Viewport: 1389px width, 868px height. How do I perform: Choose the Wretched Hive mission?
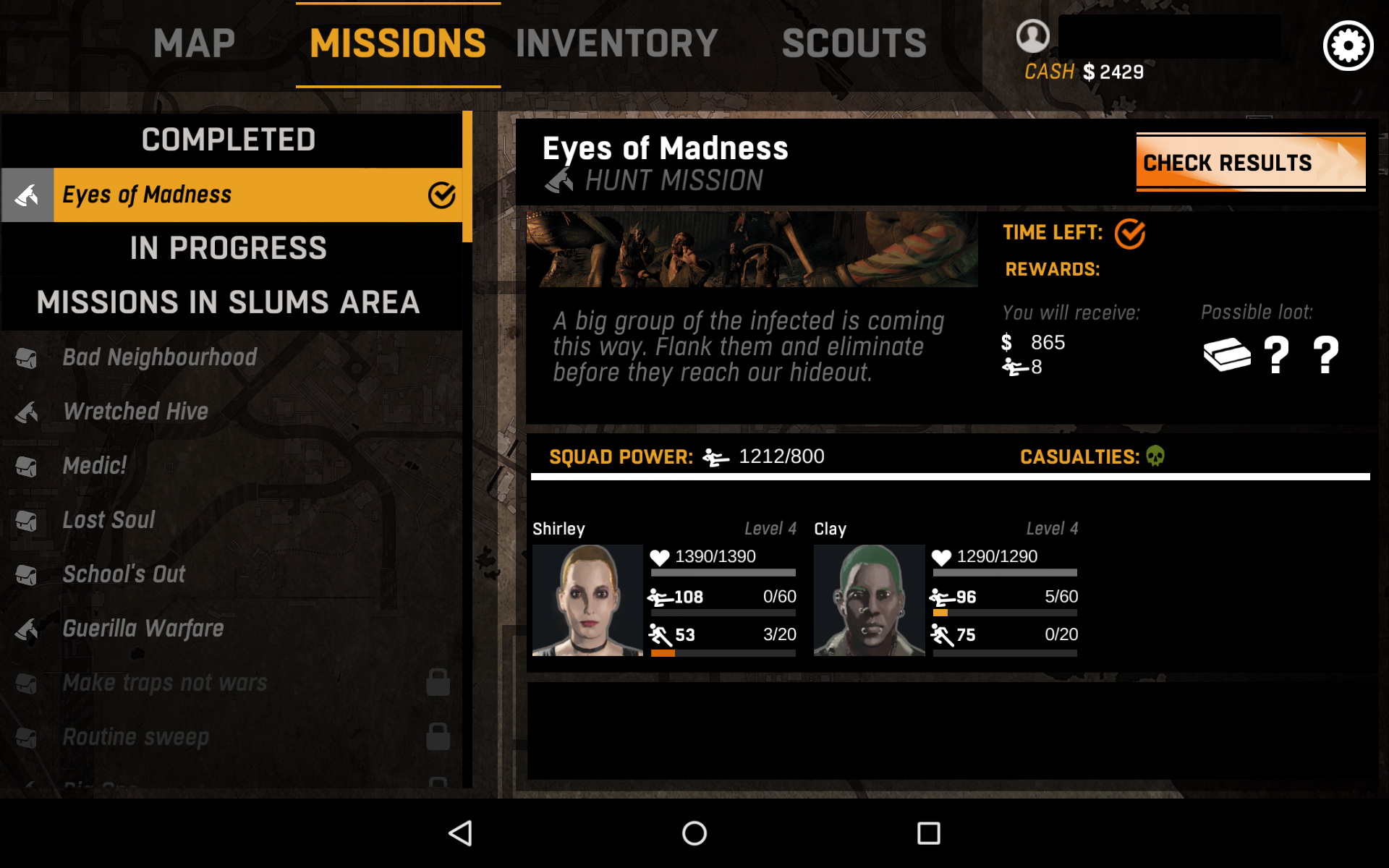coord(136,412)
